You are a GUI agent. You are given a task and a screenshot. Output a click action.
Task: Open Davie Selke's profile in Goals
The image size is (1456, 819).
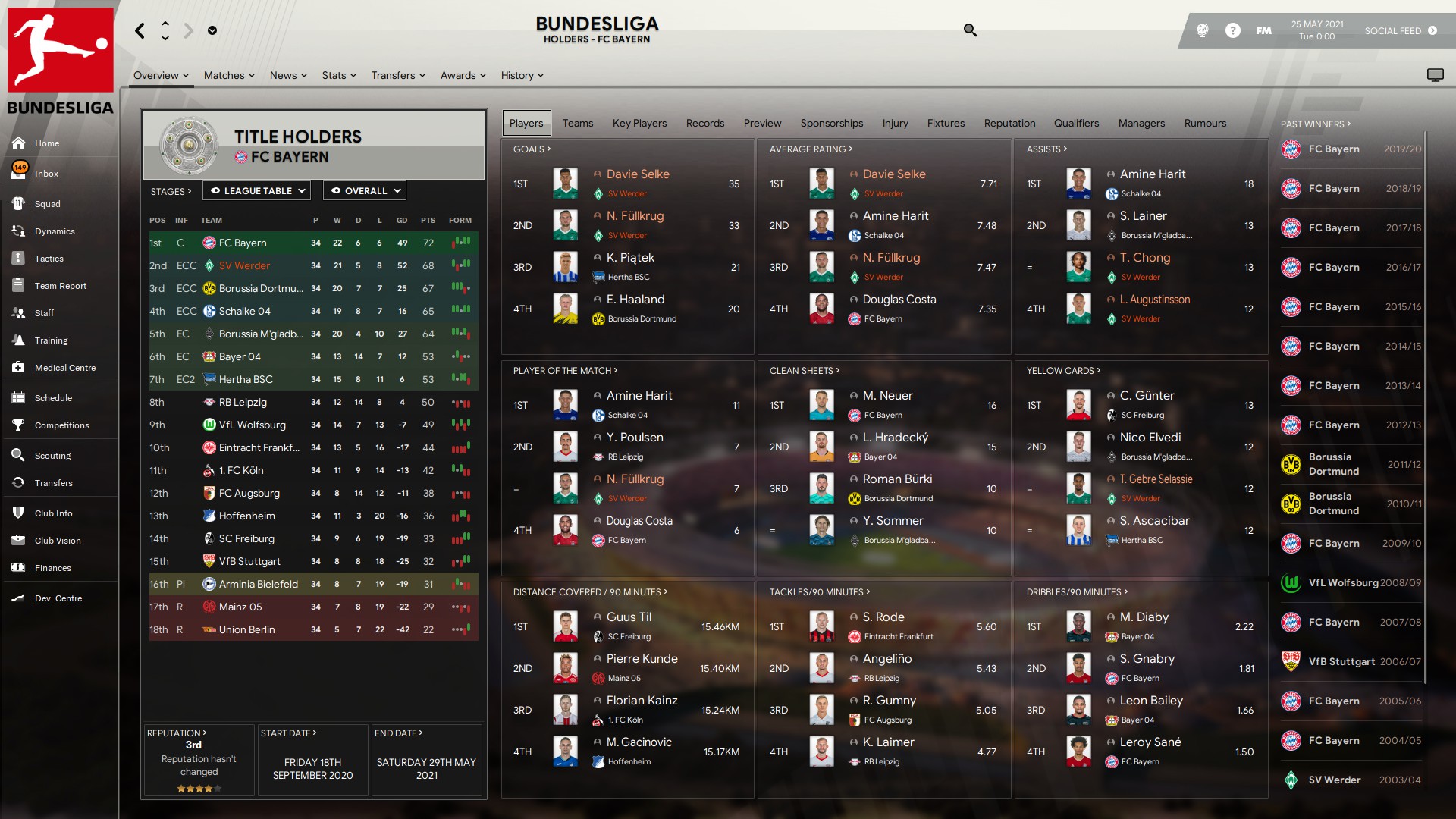click(638, 174)
